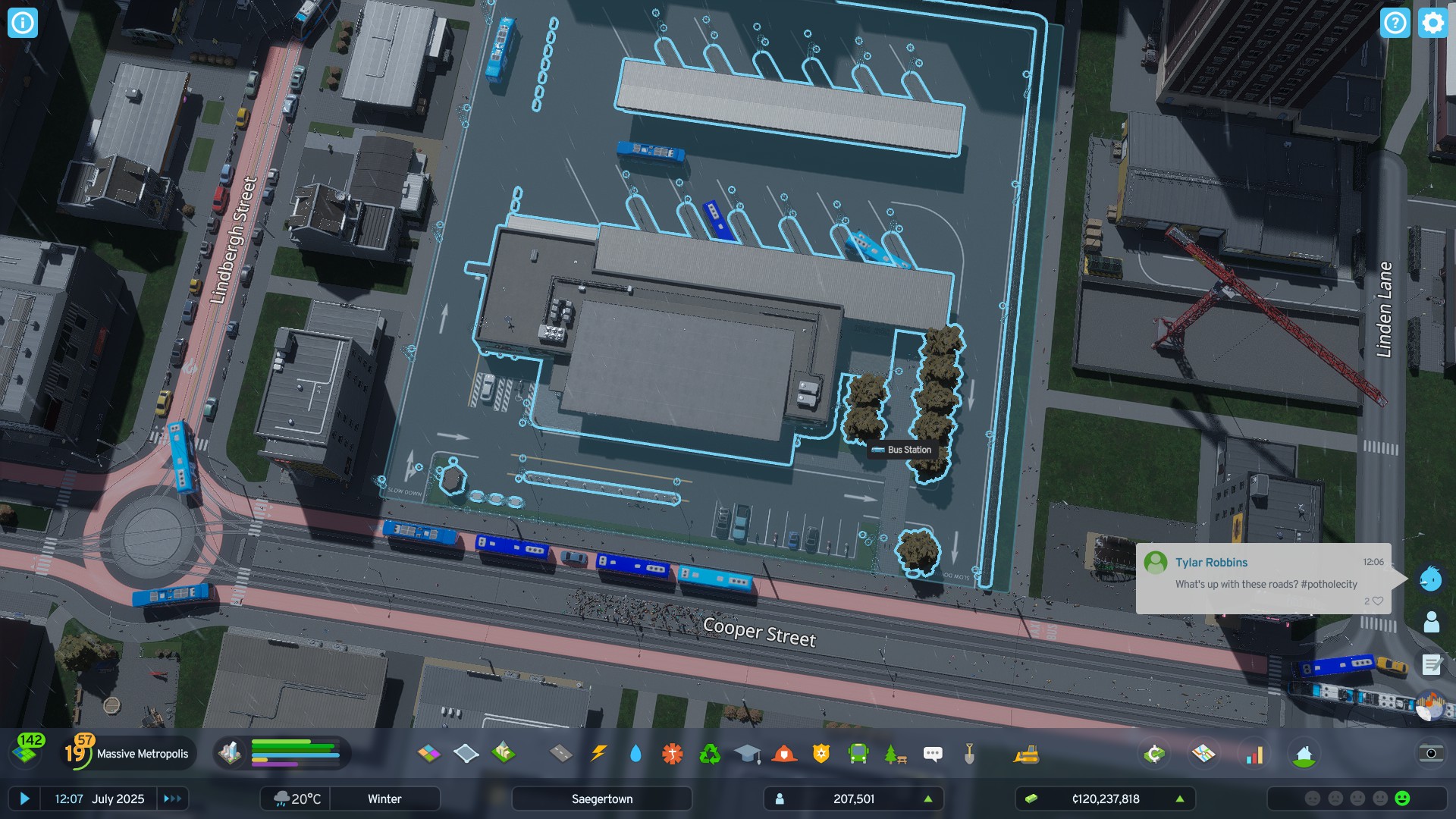This screenshot has width=1456, height=819.
Task: Open the Chirper bird feed
Action: [x=1430, y=579]
